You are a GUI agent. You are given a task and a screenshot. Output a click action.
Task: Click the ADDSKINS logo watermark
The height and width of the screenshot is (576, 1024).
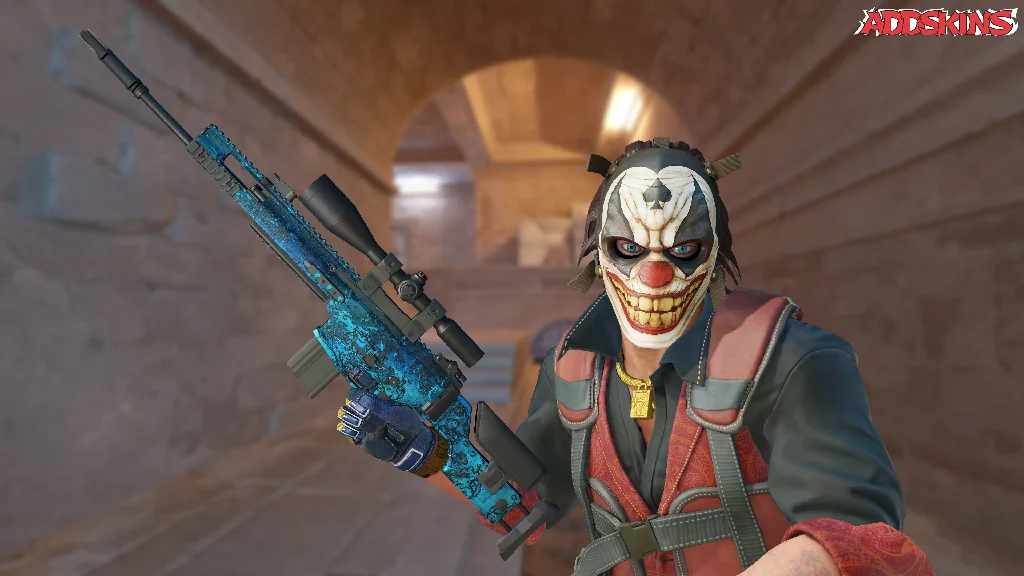[x=936, y=22]
